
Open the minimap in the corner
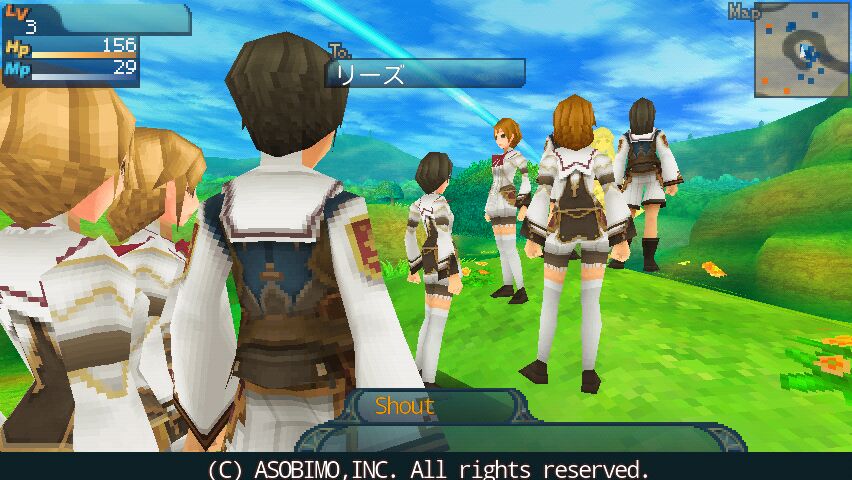pos(801,51)
